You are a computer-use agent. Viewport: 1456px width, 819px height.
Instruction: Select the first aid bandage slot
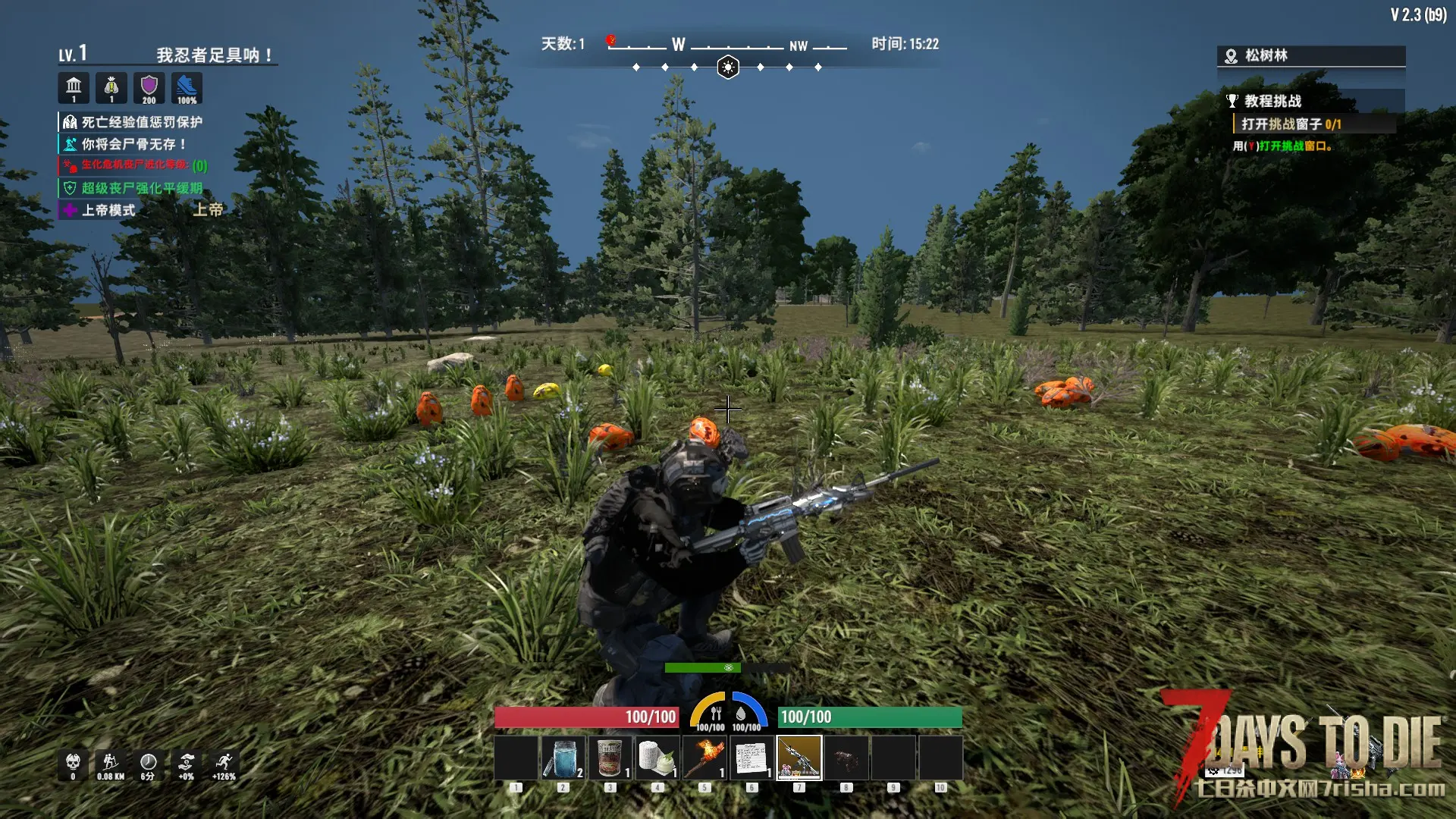pyautogui.click(x=657, y=758)
